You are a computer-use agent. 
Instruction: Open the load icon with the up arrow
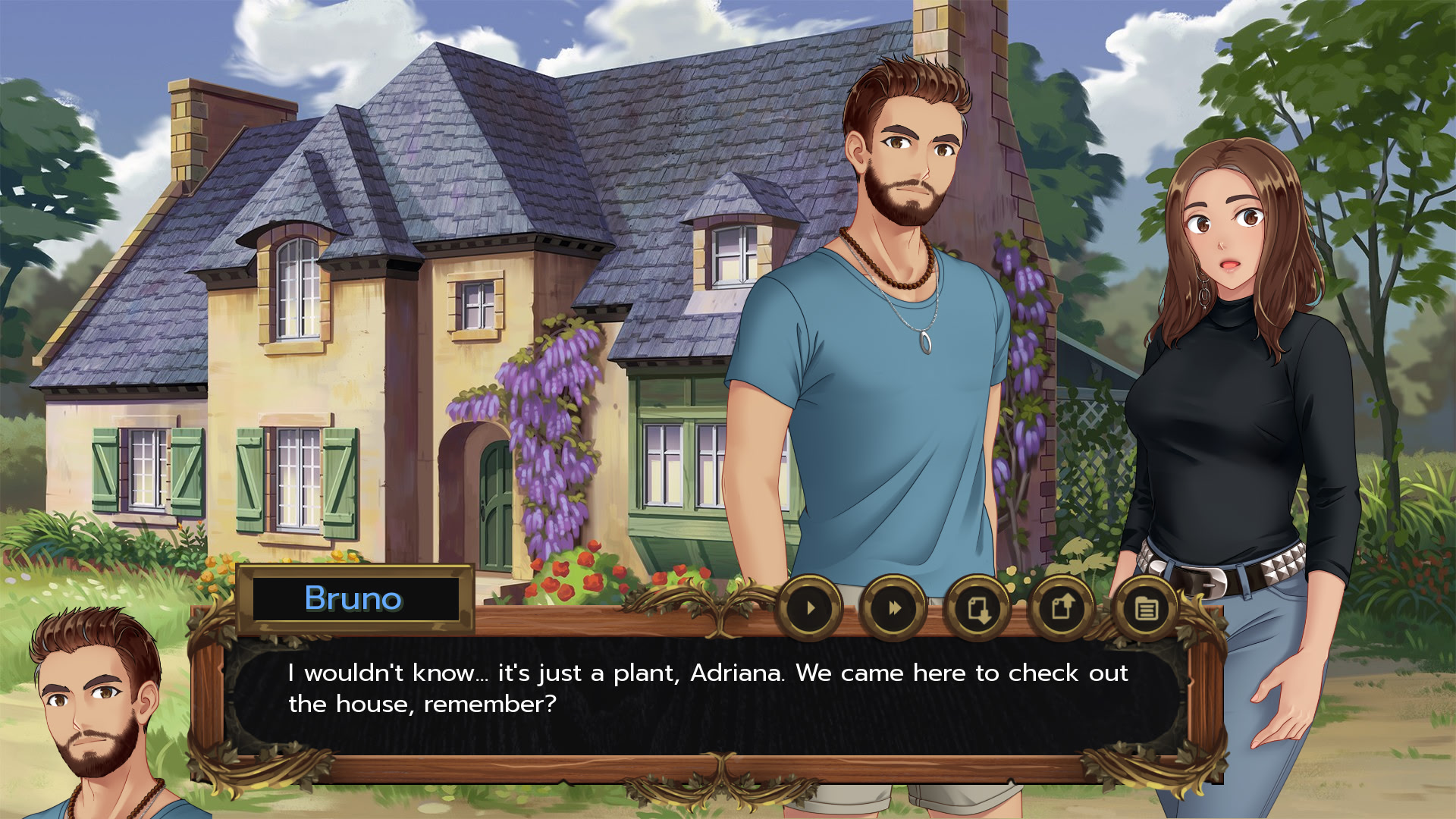click(x=1062, y=607)
